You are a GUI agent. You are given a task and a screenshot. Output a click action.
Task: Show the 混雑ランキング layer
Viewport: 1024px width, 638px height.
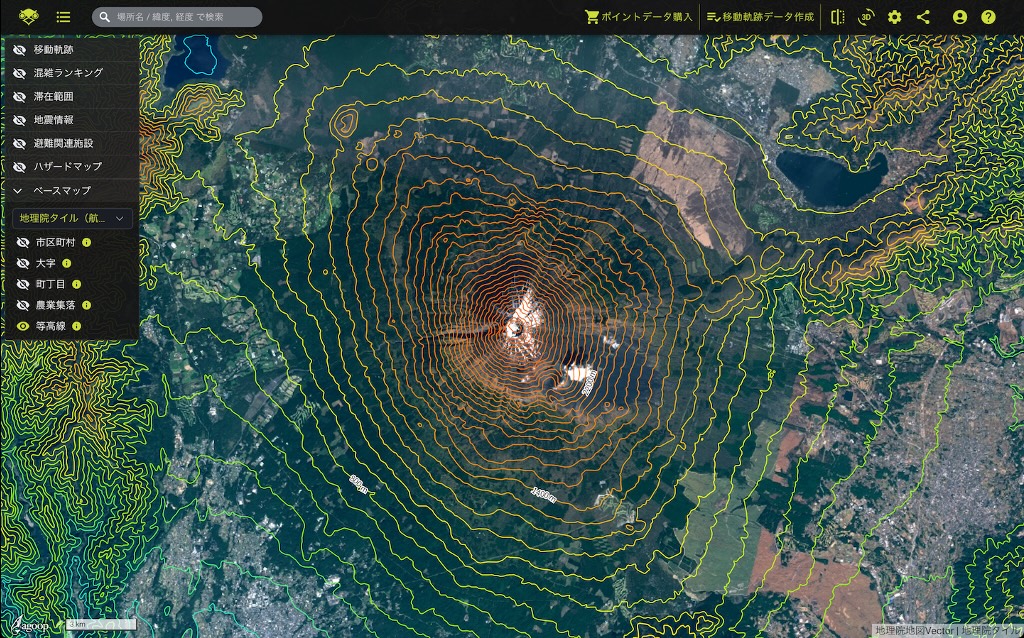20,73
